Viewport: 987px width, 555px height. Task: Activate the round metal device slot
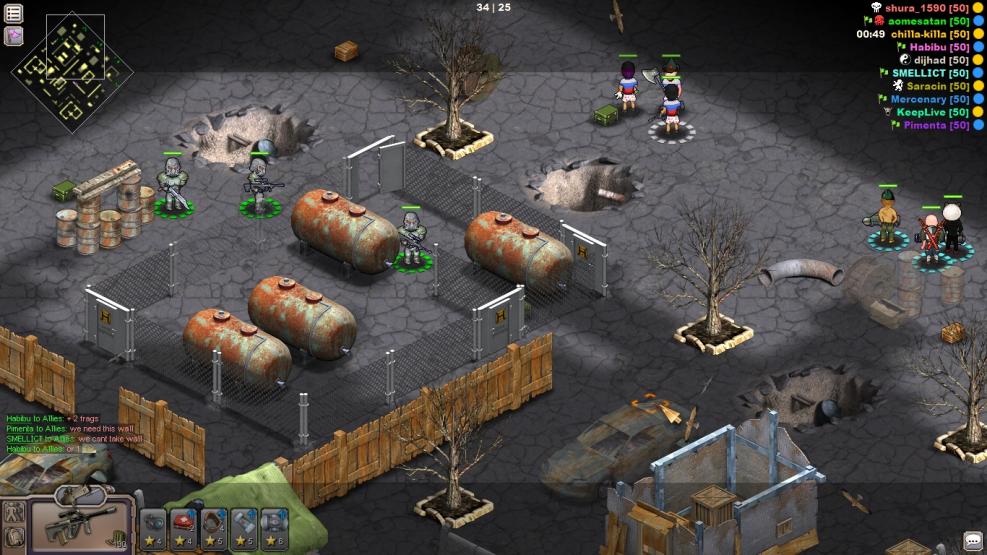point(274,523)
